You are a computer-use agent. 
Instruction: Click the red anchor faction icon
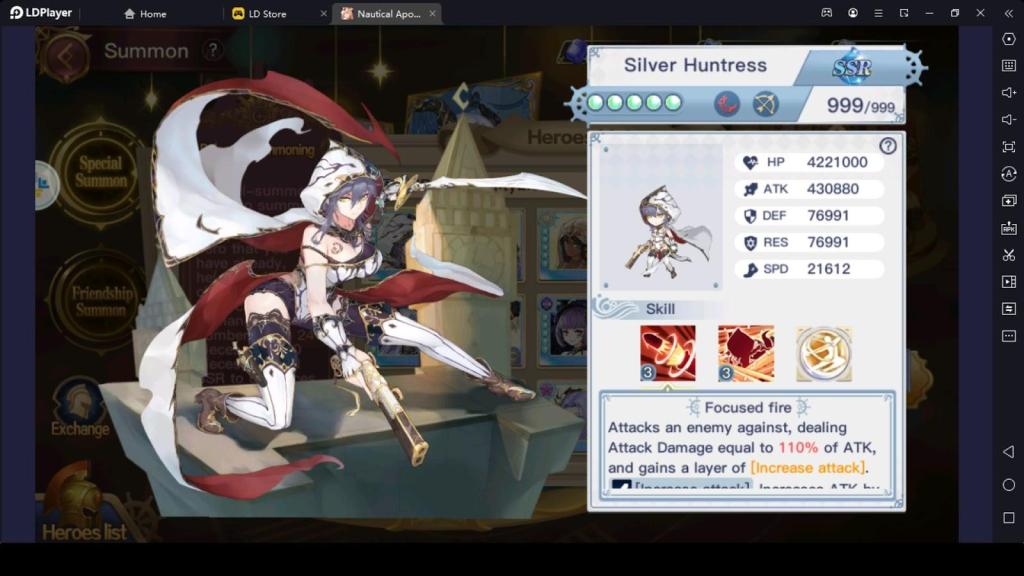click(727, 103)
